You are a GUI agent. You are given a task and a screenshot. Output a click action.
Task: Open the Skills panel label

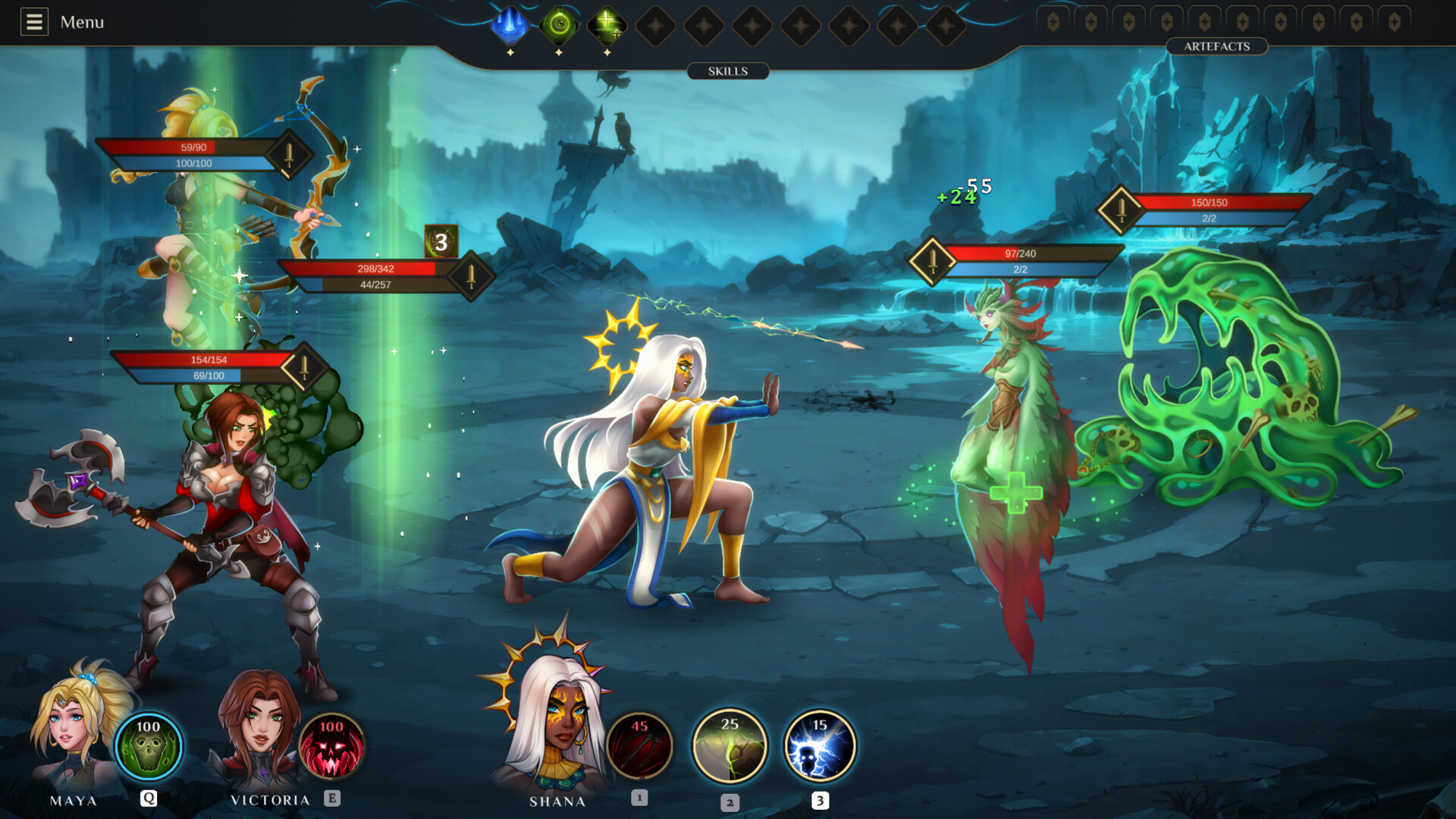(x=727, y=71)
